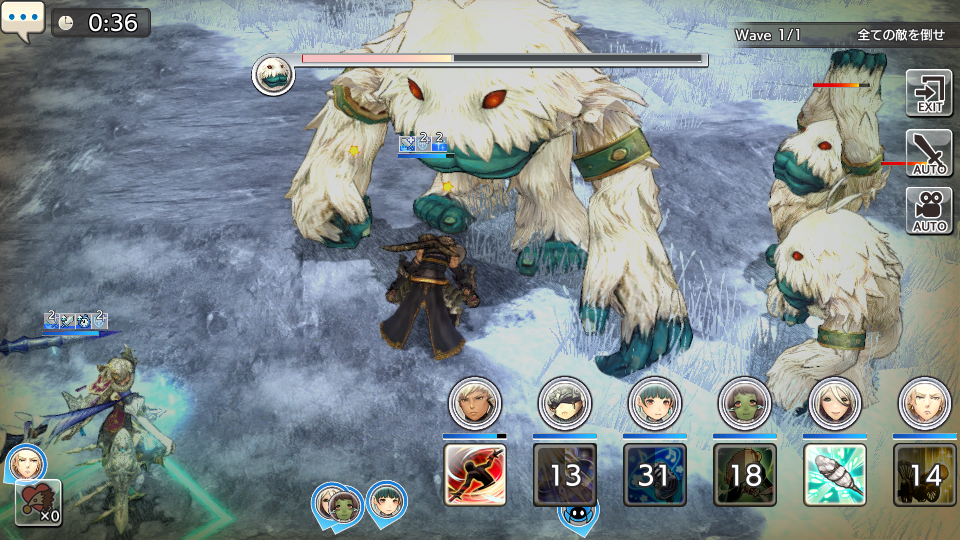The width and height of the screenshot is (960, 540).
Task: Toggle the sword AUTO battle button
Action: [929, 152]
